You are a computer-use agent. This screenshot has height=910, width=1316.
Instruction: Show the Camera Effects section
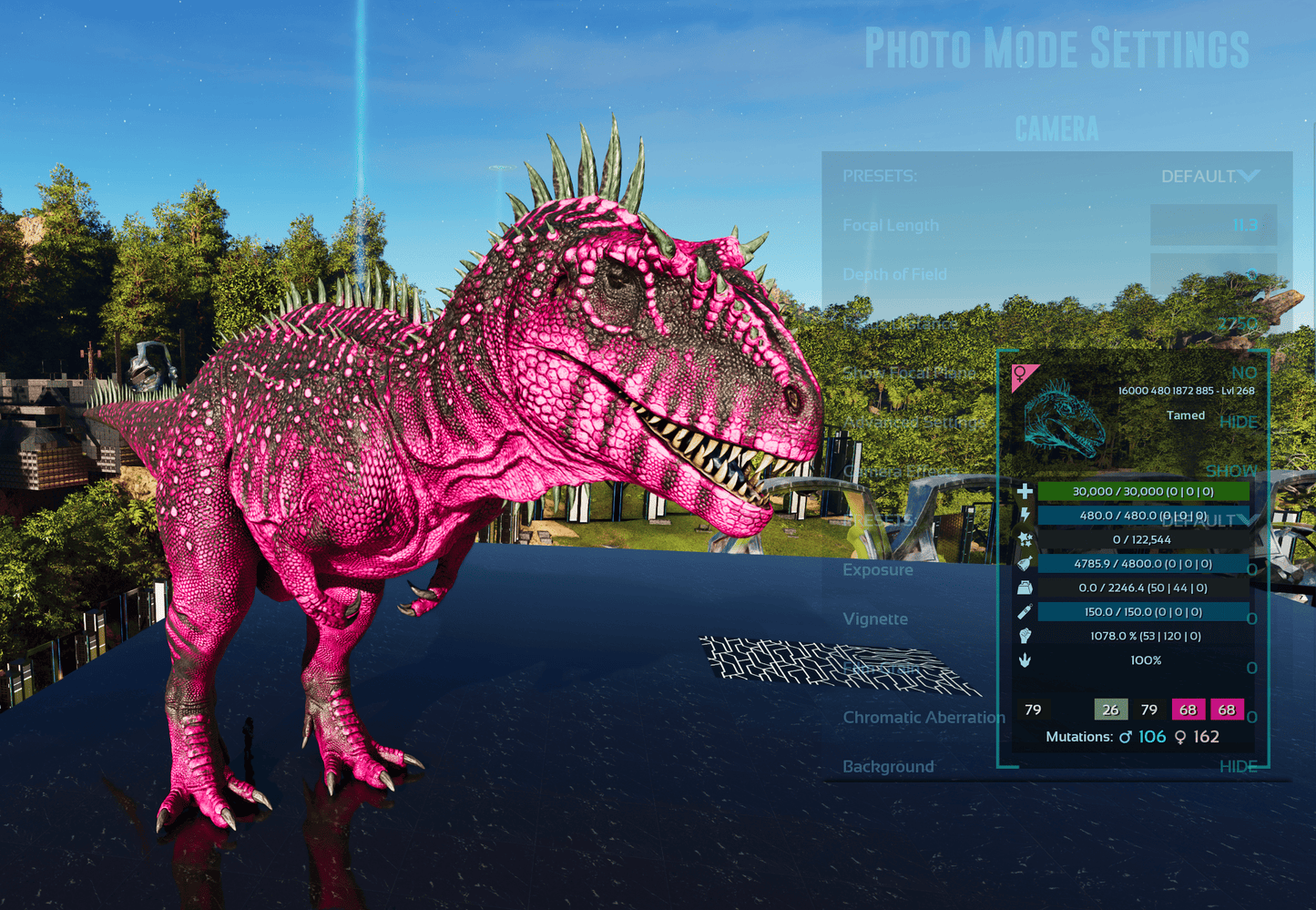[1231, 471]
